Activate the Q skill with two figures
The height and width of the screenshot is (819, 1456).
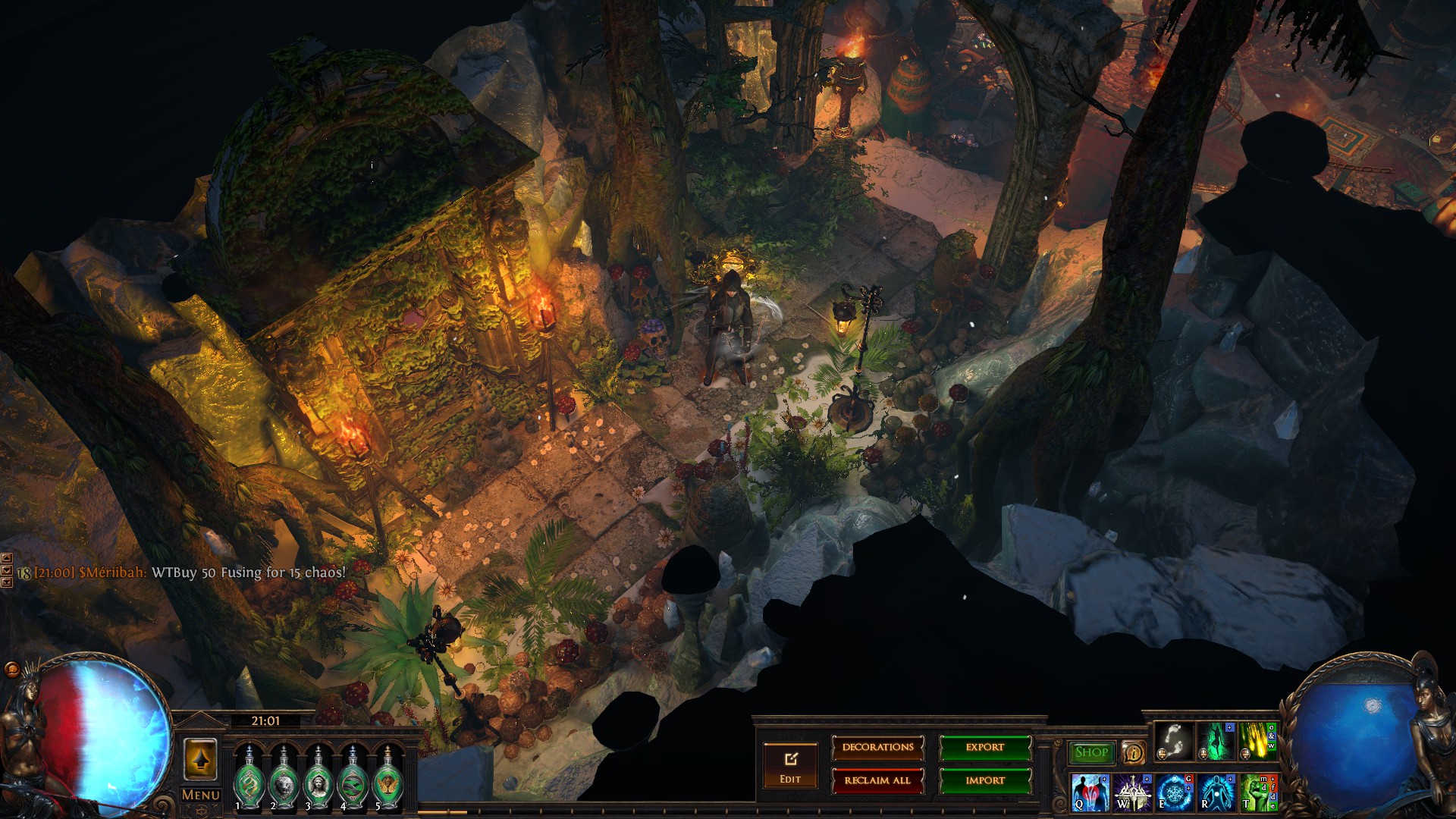pos(1090,792)
